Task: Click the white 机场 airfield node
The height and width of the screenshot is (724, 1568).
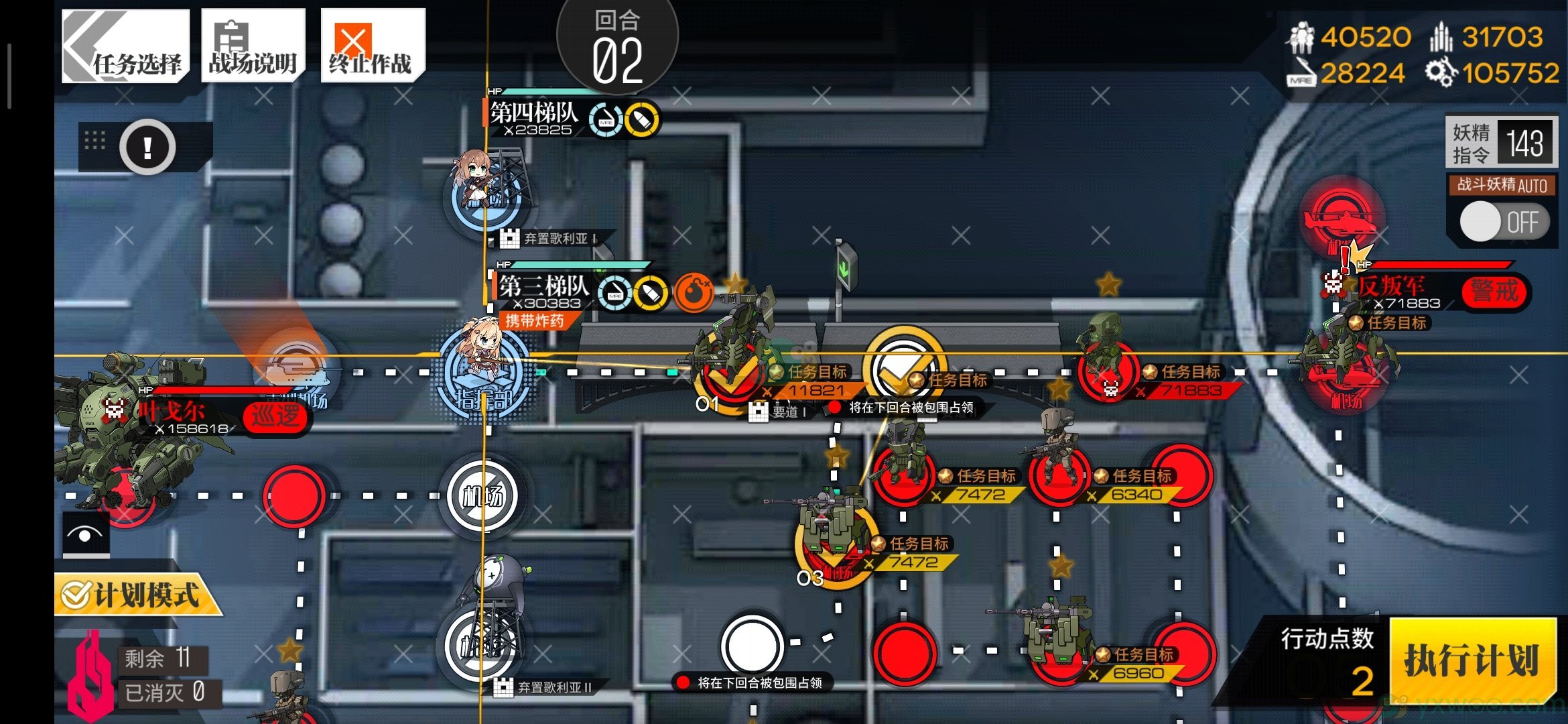Action: tap(482, 496)
